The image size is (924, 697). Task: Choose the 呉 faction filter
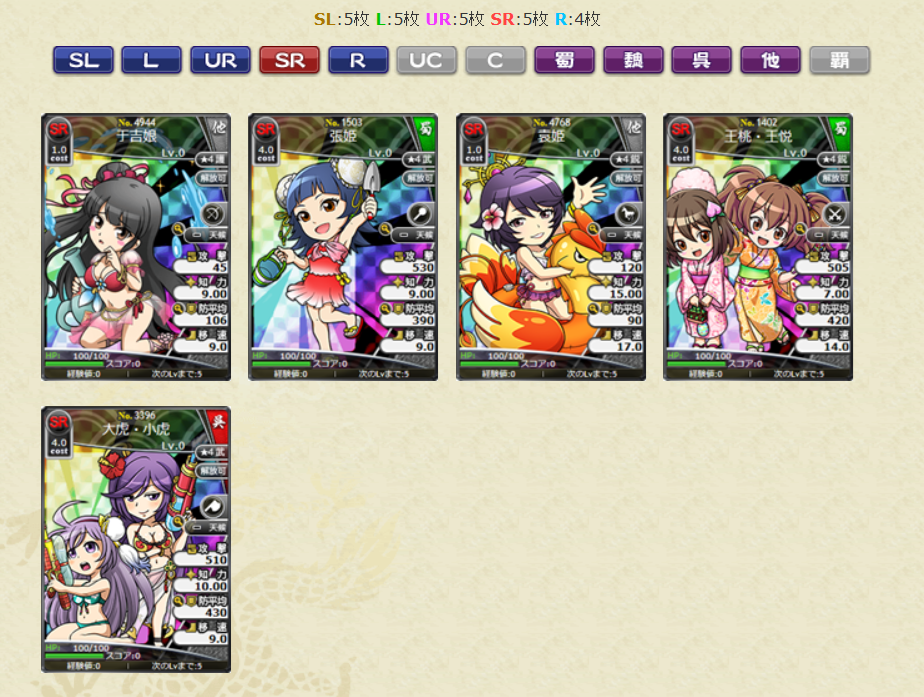(702, 60)
